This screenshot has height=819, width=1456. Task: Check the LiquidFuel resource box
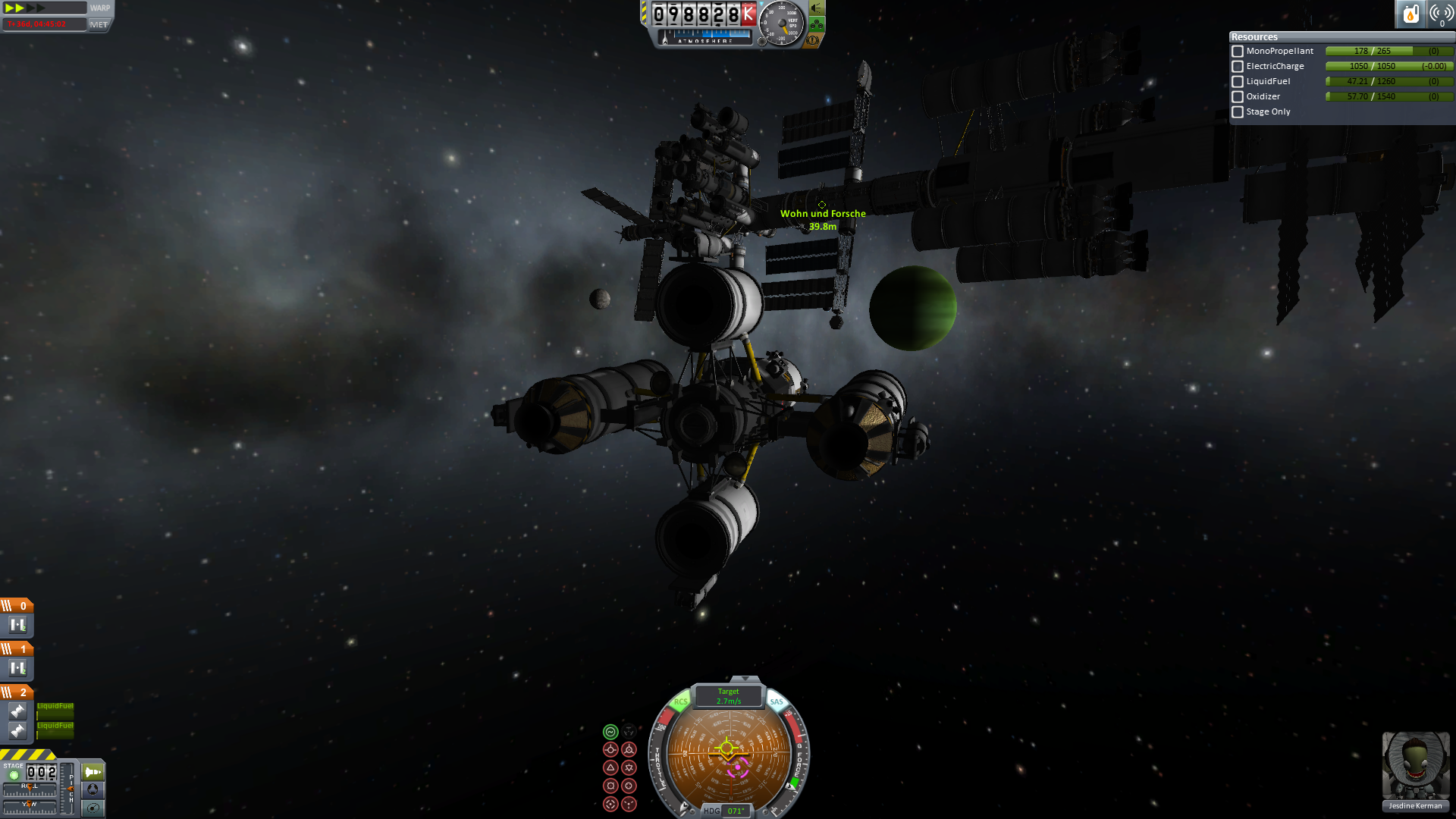point(1238,82)
